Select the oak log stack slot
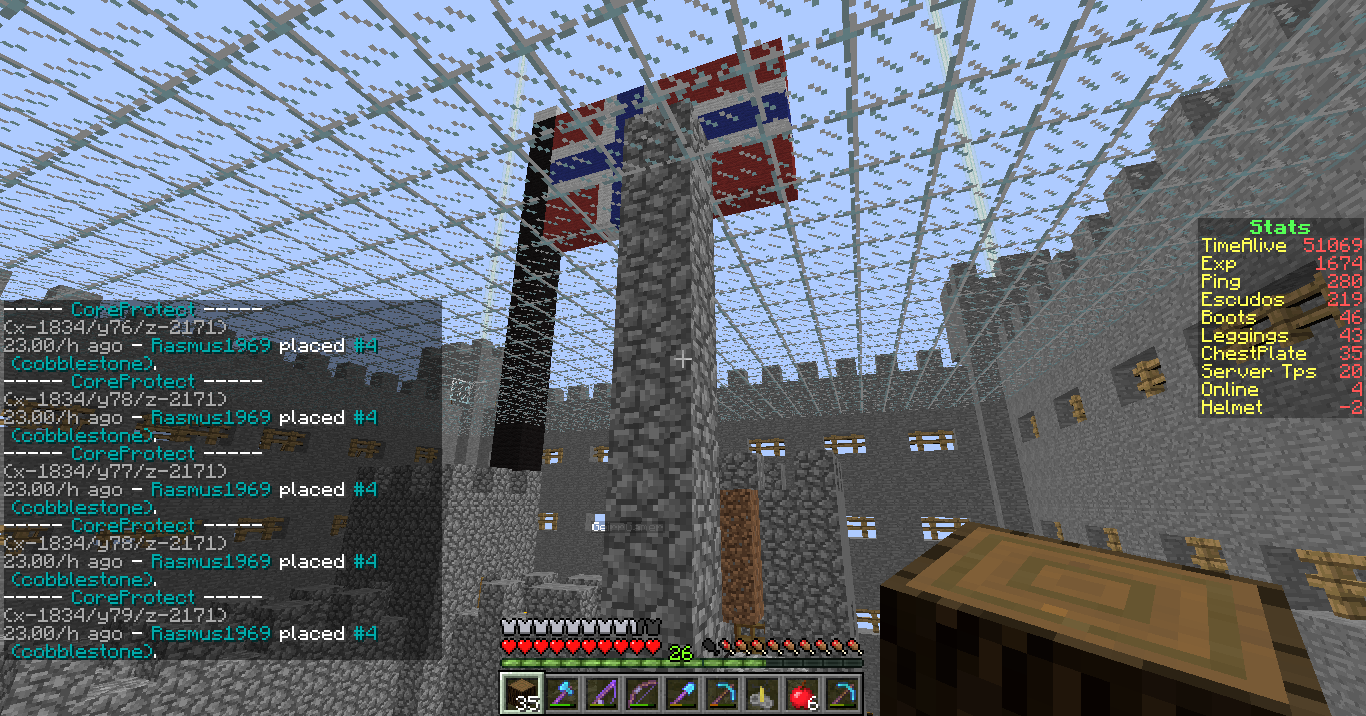Viewport: 1366px width, 716px height. [x=520, y=693]
